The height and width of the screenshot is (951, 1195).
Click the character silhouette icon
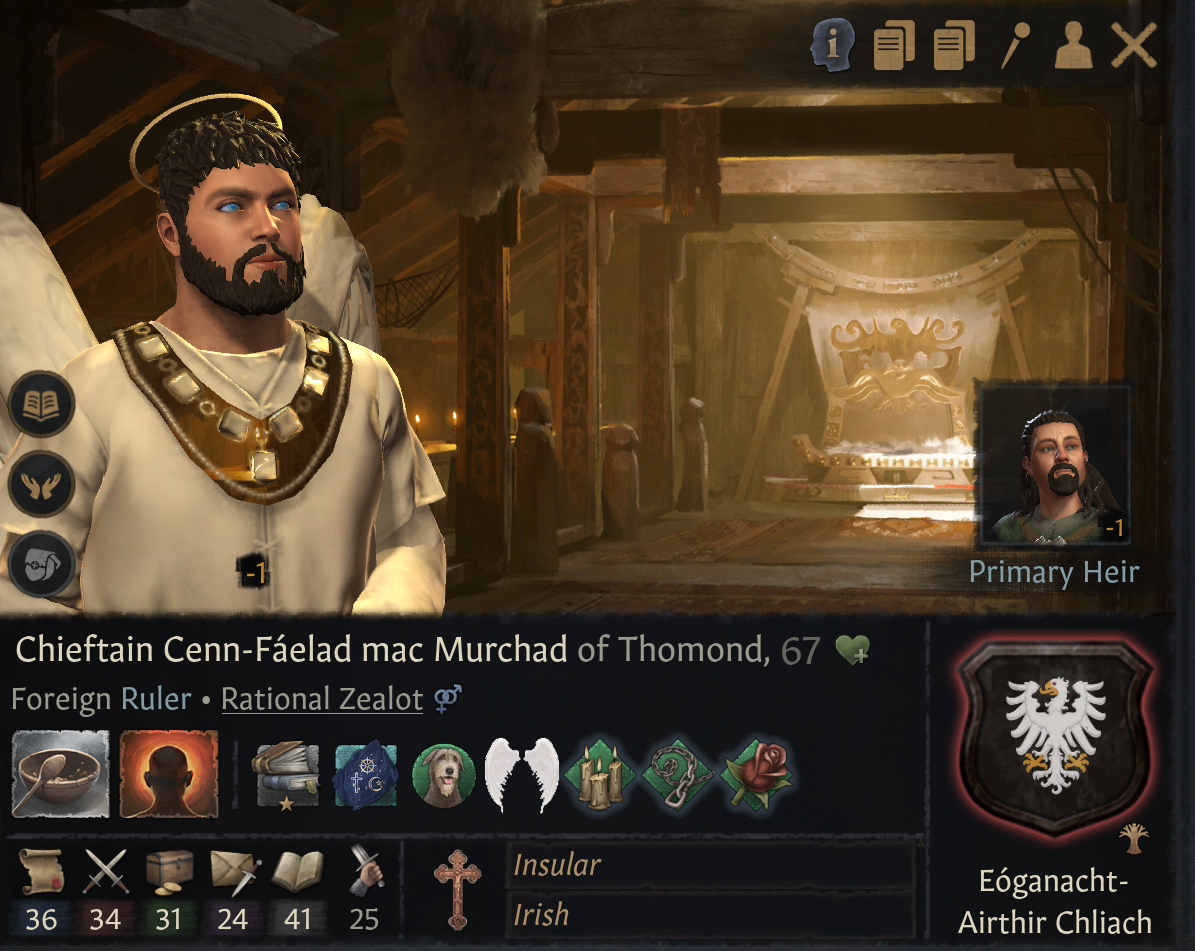1074,47
